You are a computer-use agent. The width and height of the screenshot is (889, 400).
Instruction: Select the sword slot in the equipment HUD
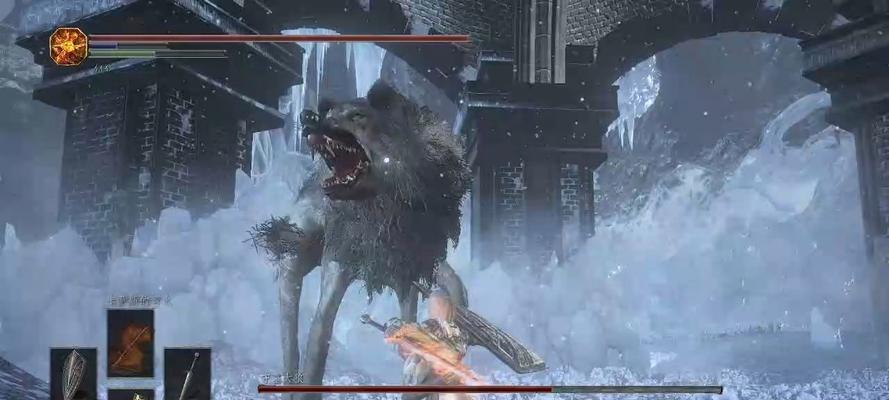187,375
